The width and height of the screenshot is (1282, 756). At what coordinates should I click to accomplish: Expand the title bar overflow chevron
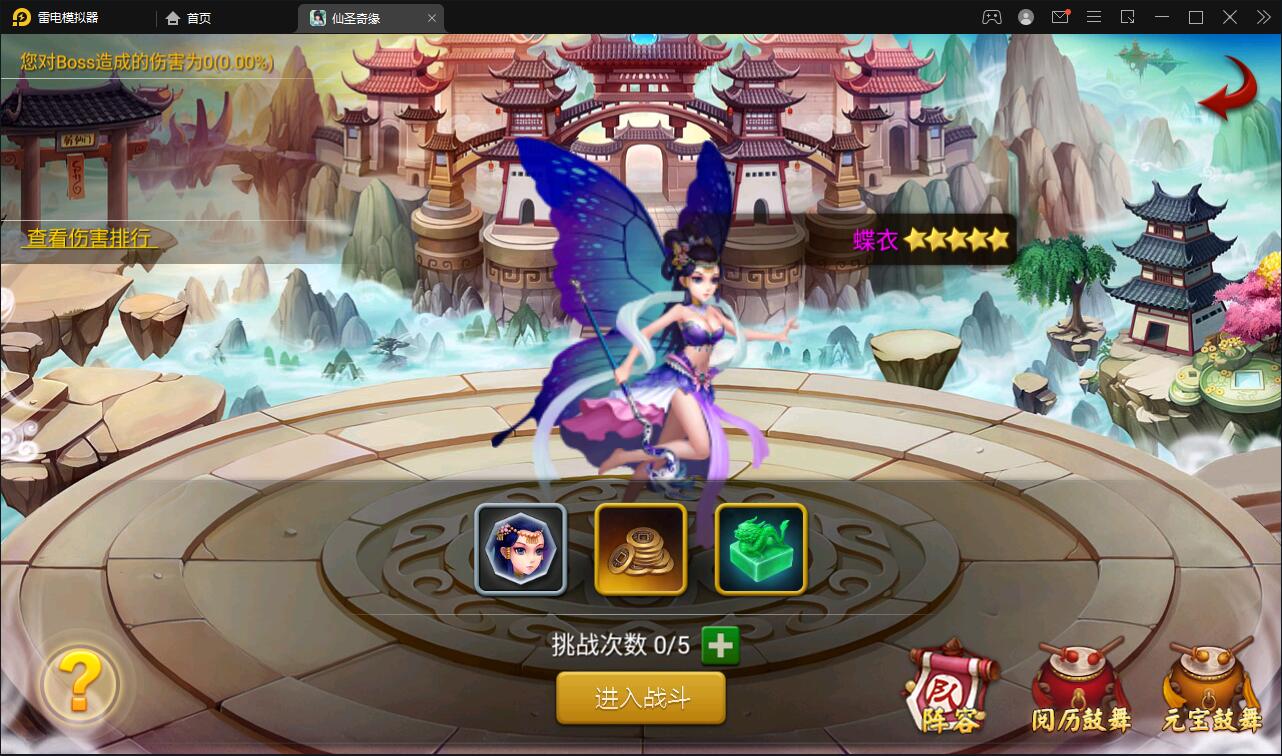1262,17
